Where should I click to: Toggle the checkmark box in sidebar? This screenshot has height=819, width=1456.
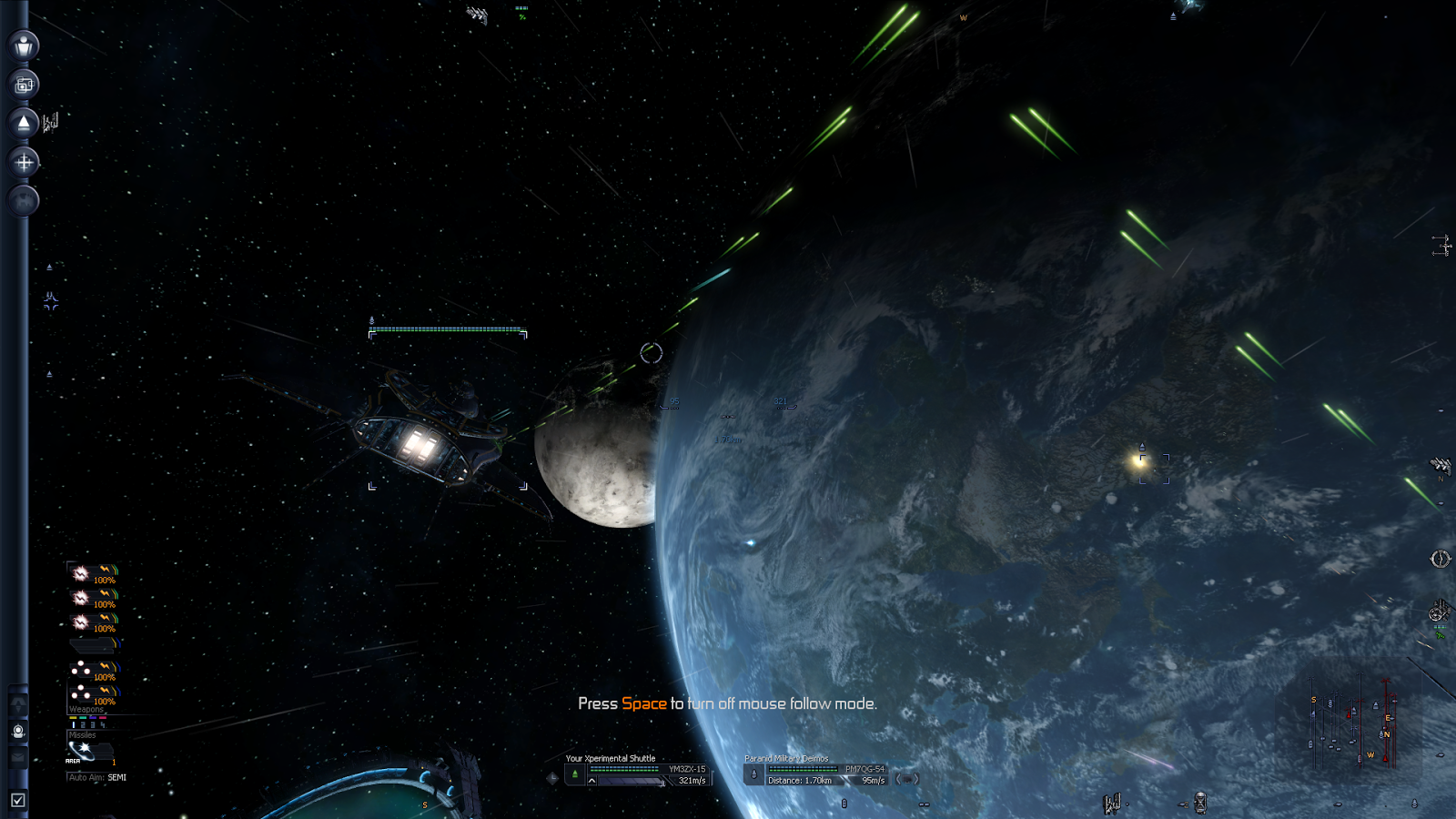point(17,800)
